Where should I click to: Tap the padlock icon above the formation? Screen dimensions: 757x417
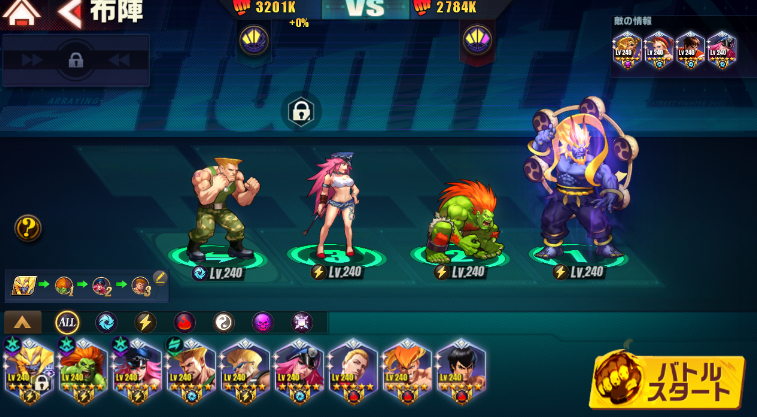click(x=300, y=111)
